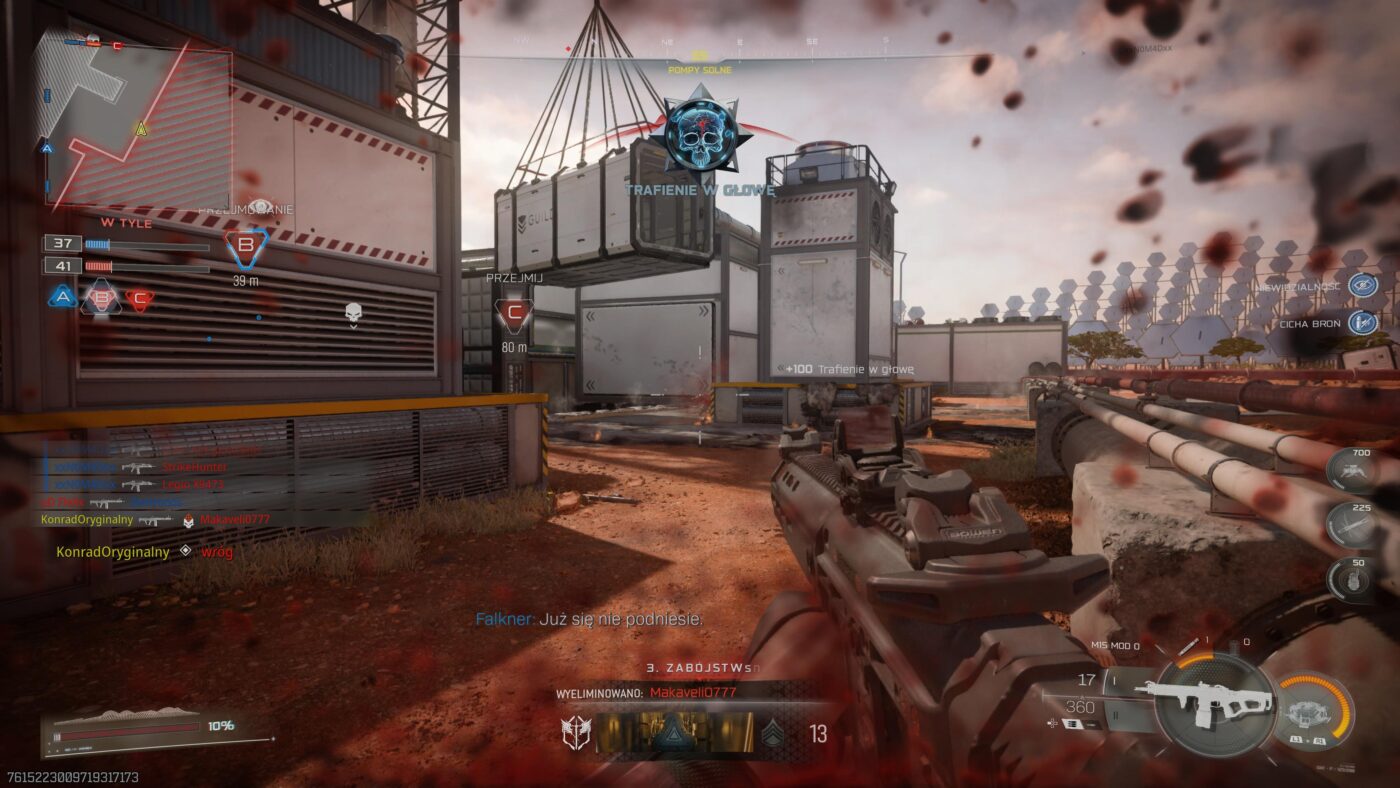Image resolution: width=1400 pixels, height=788 pixels.
Task: Click the C objective marker labeled Przejmij
Action: pyautogui.click(x=515, y=314)
